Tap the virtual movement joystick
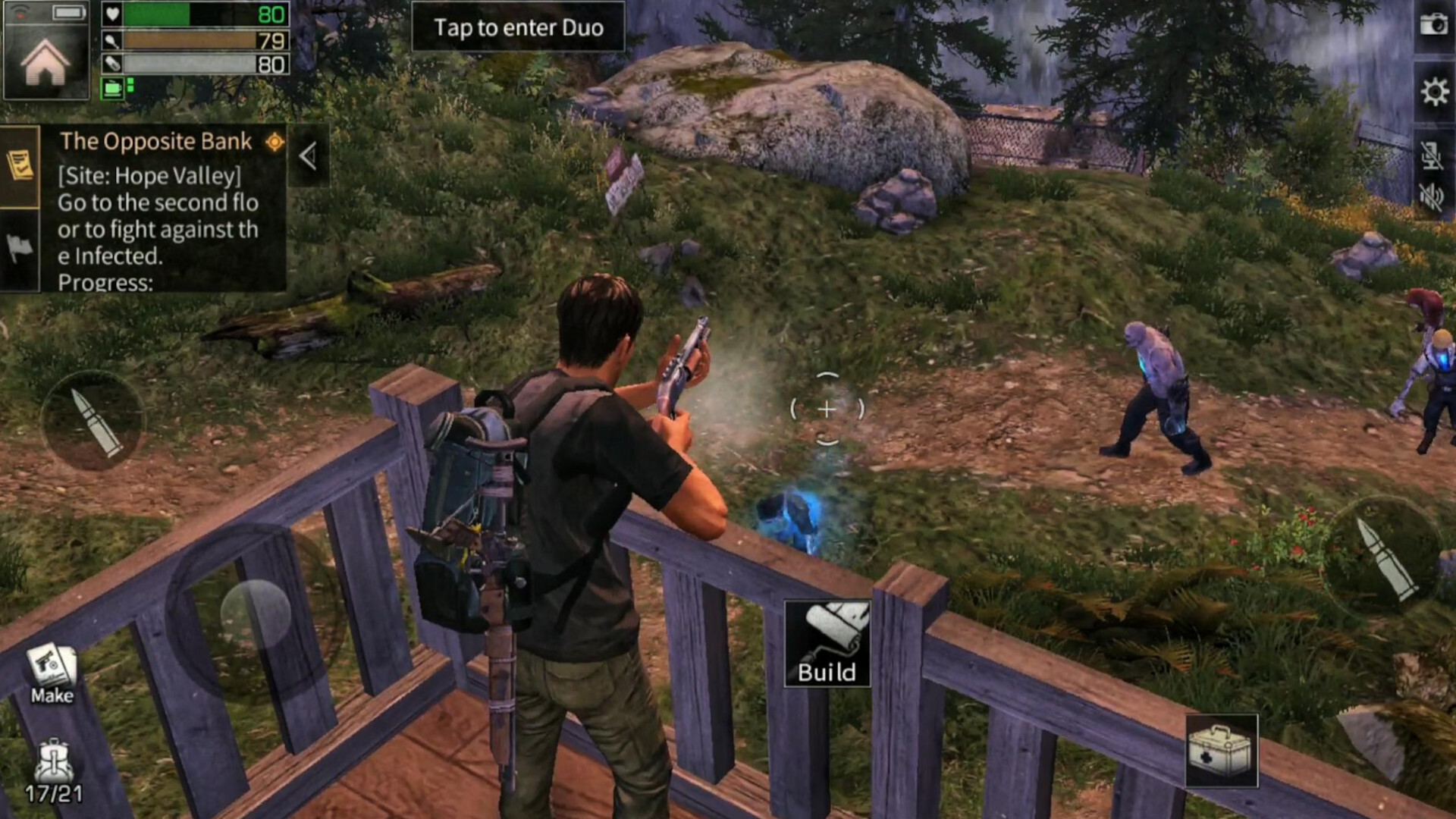Viewport: 1456px width, 819px height. [256, 613]
